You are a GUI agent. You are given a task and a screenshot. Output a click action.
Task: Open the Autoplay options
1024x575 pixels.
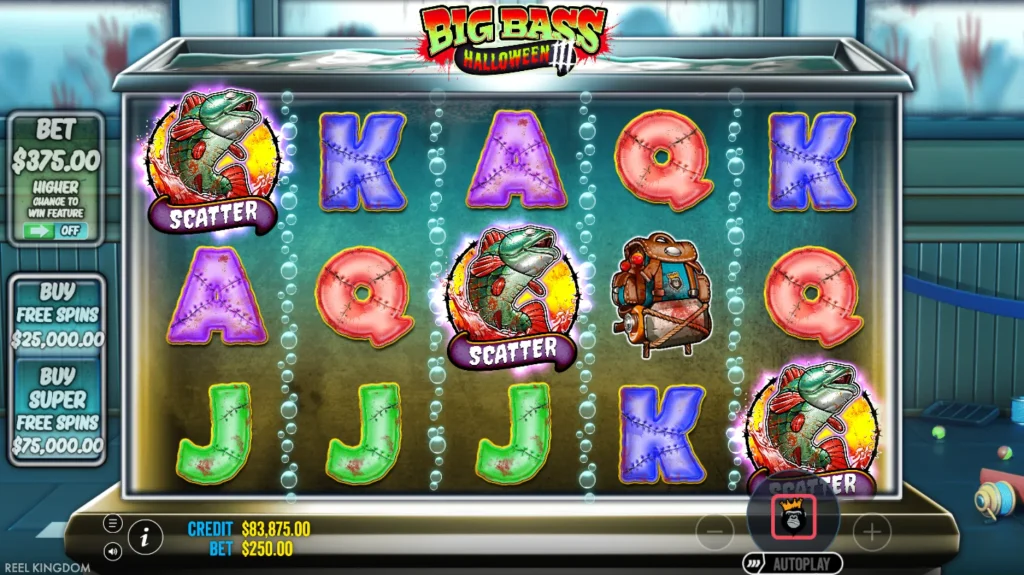point(792,564)
